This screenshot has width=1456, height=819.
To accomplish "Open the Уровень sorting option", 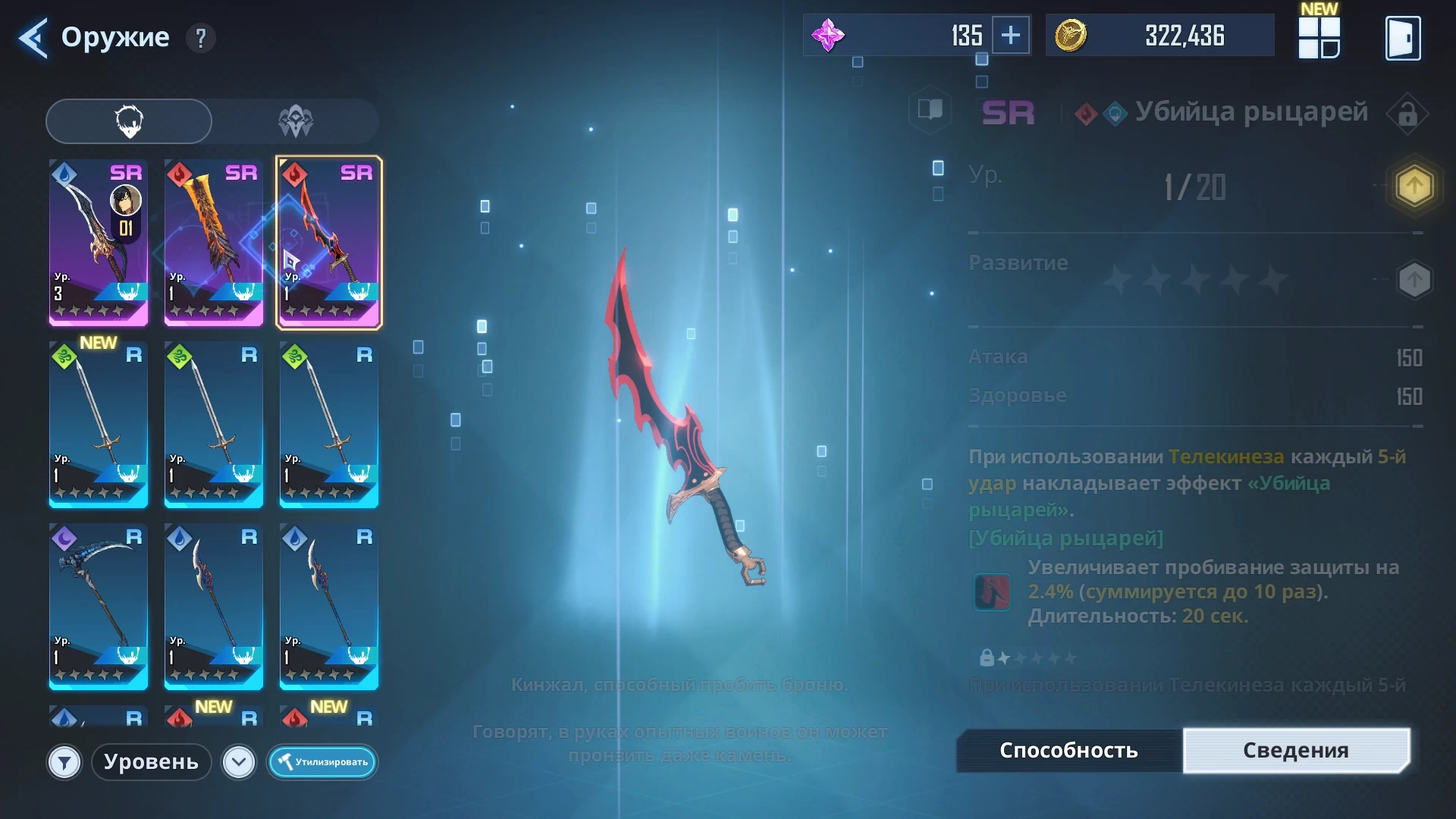I will point(151,762).
